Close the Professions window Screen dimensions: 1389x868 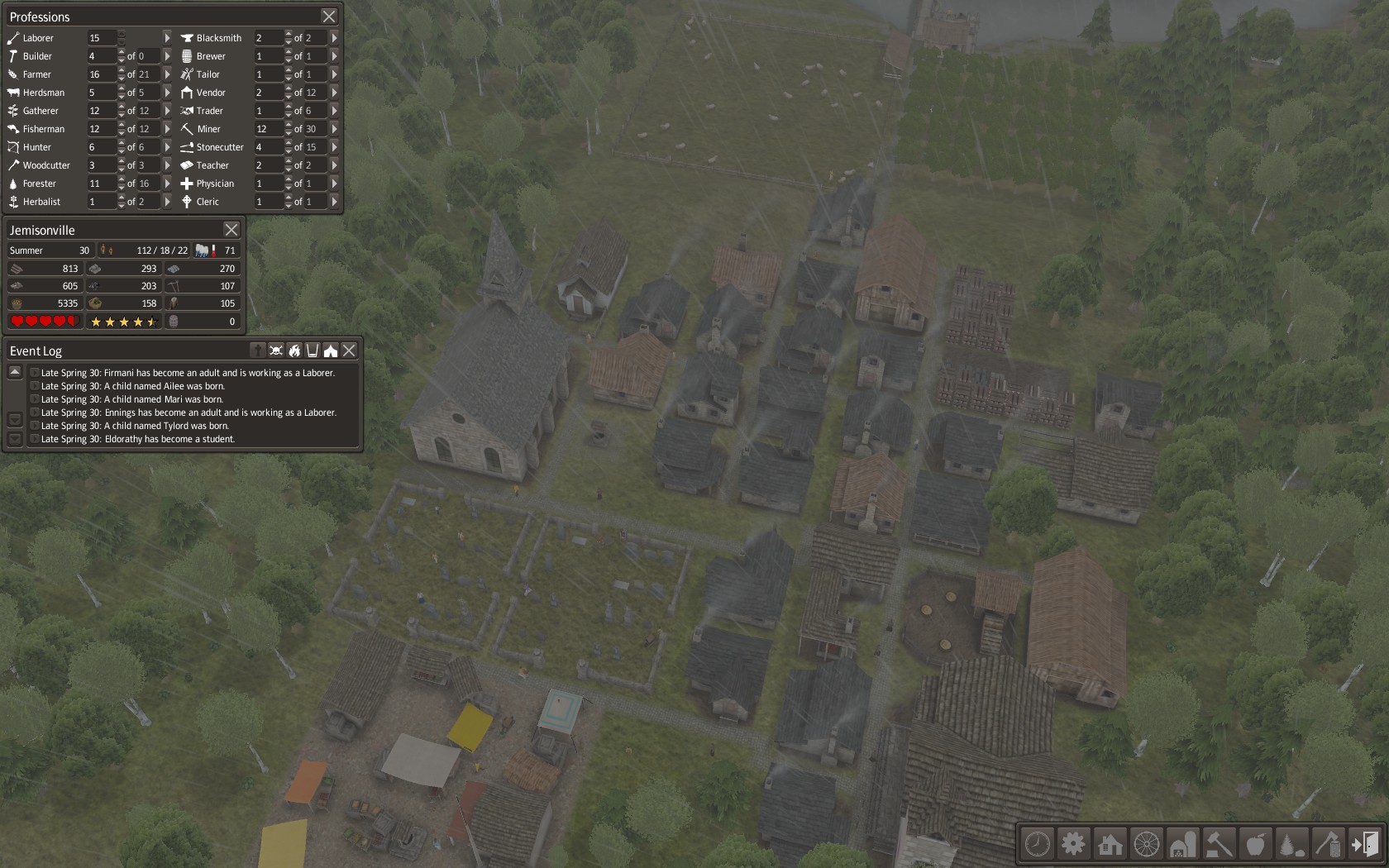[329, 17]
